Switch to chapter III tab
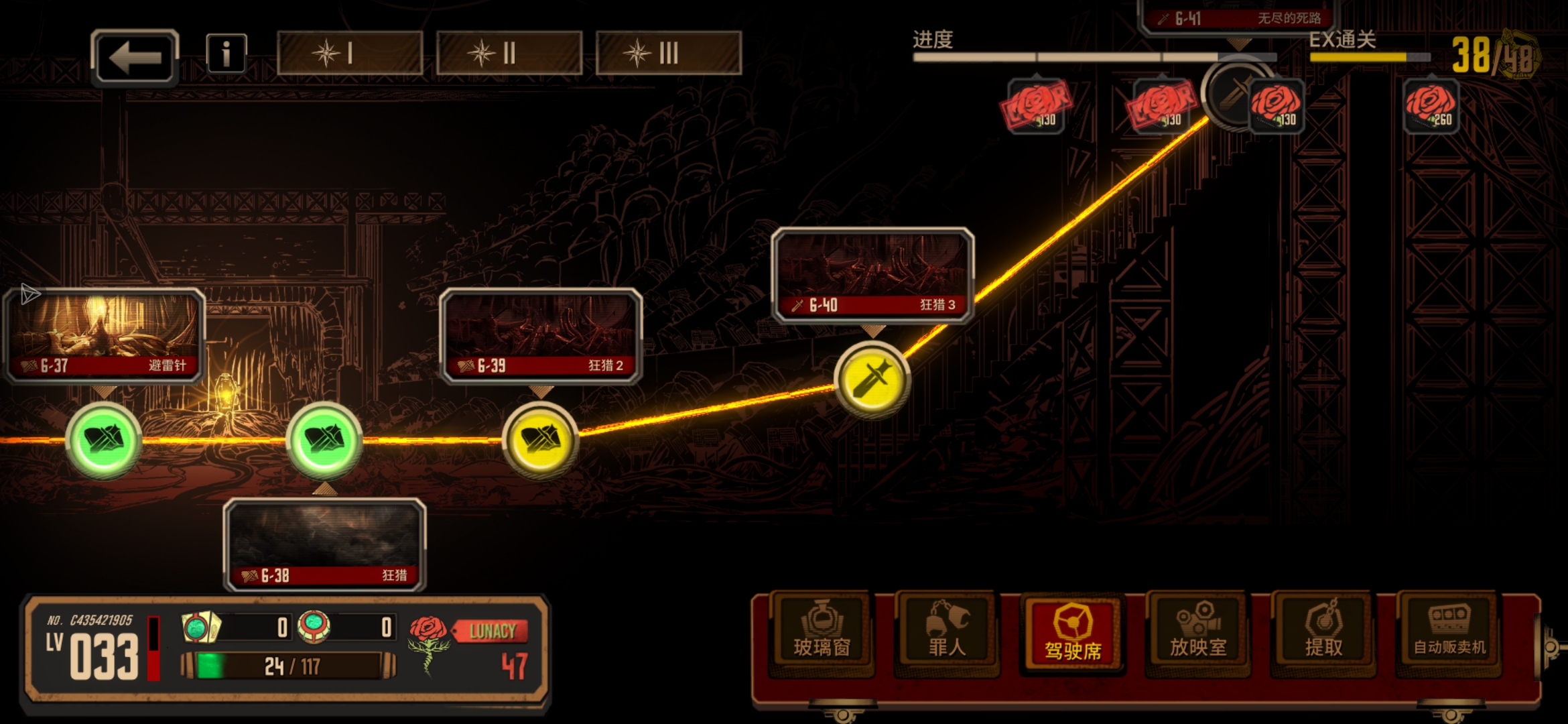 pos(668,53)
